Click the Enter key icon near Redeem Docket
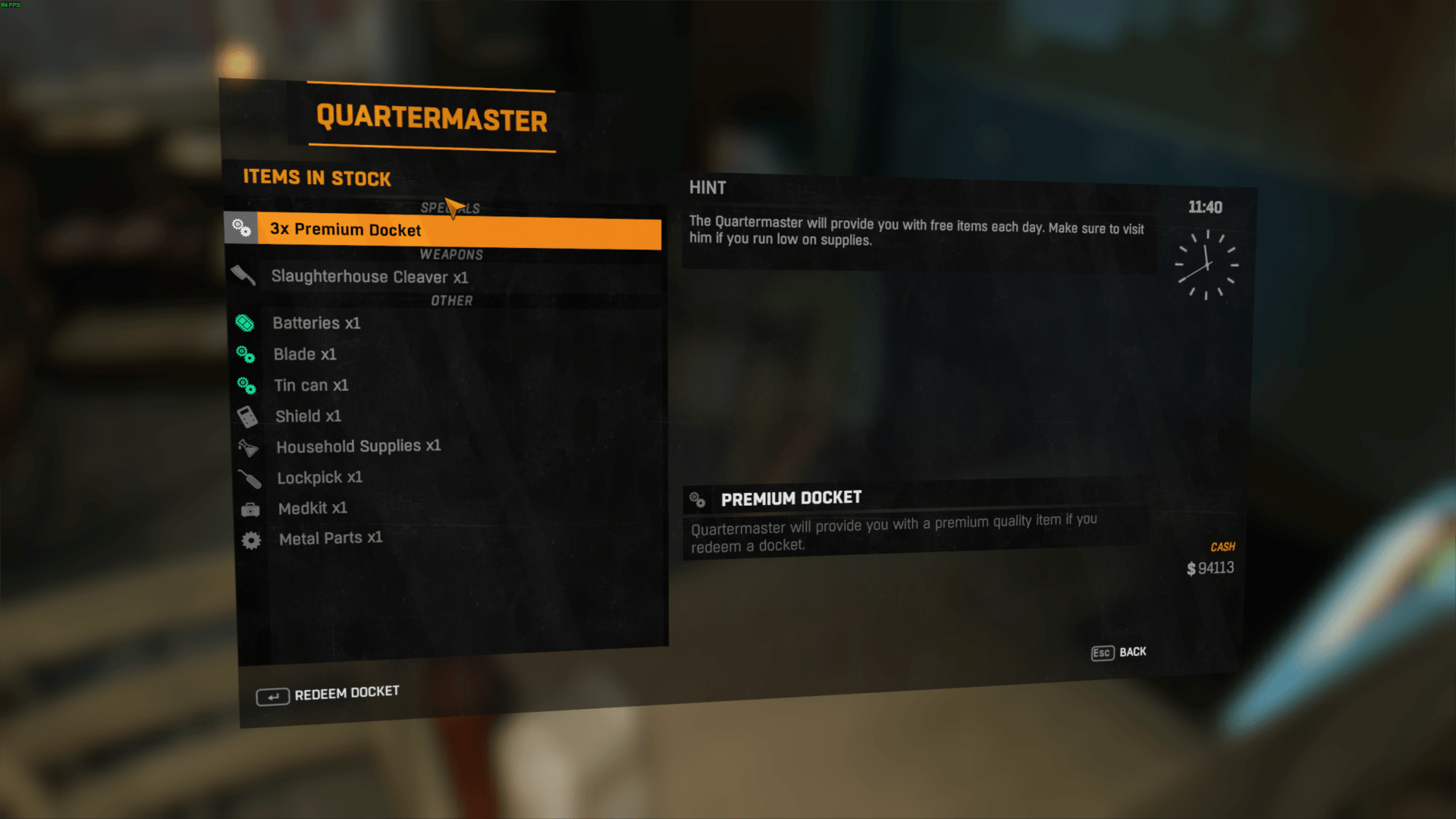Screen dimensions: 1456x819 (x=274, y=695)
